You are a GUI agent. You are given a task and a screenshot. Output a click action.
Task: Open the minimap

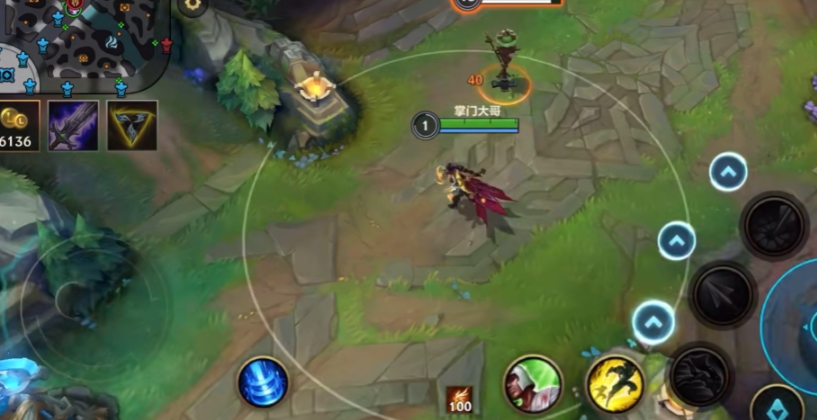pos(85,40)
